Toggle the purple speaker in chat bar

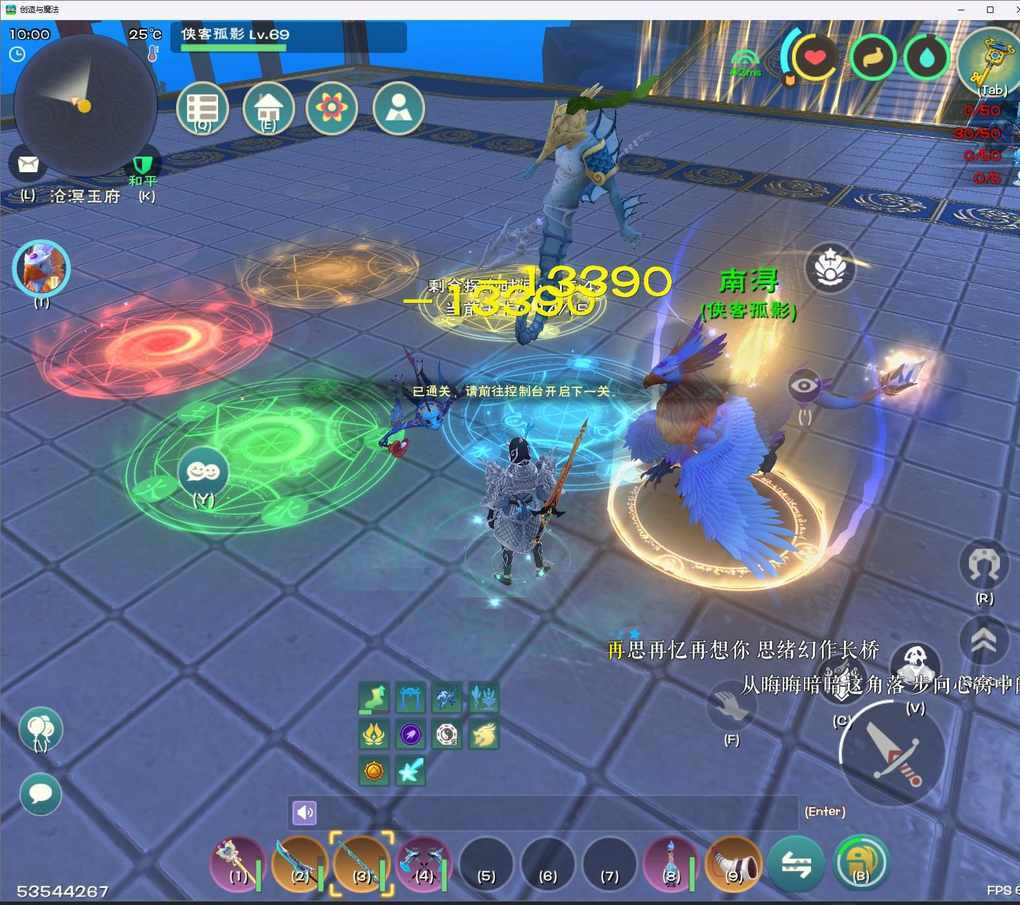(305, 812)
